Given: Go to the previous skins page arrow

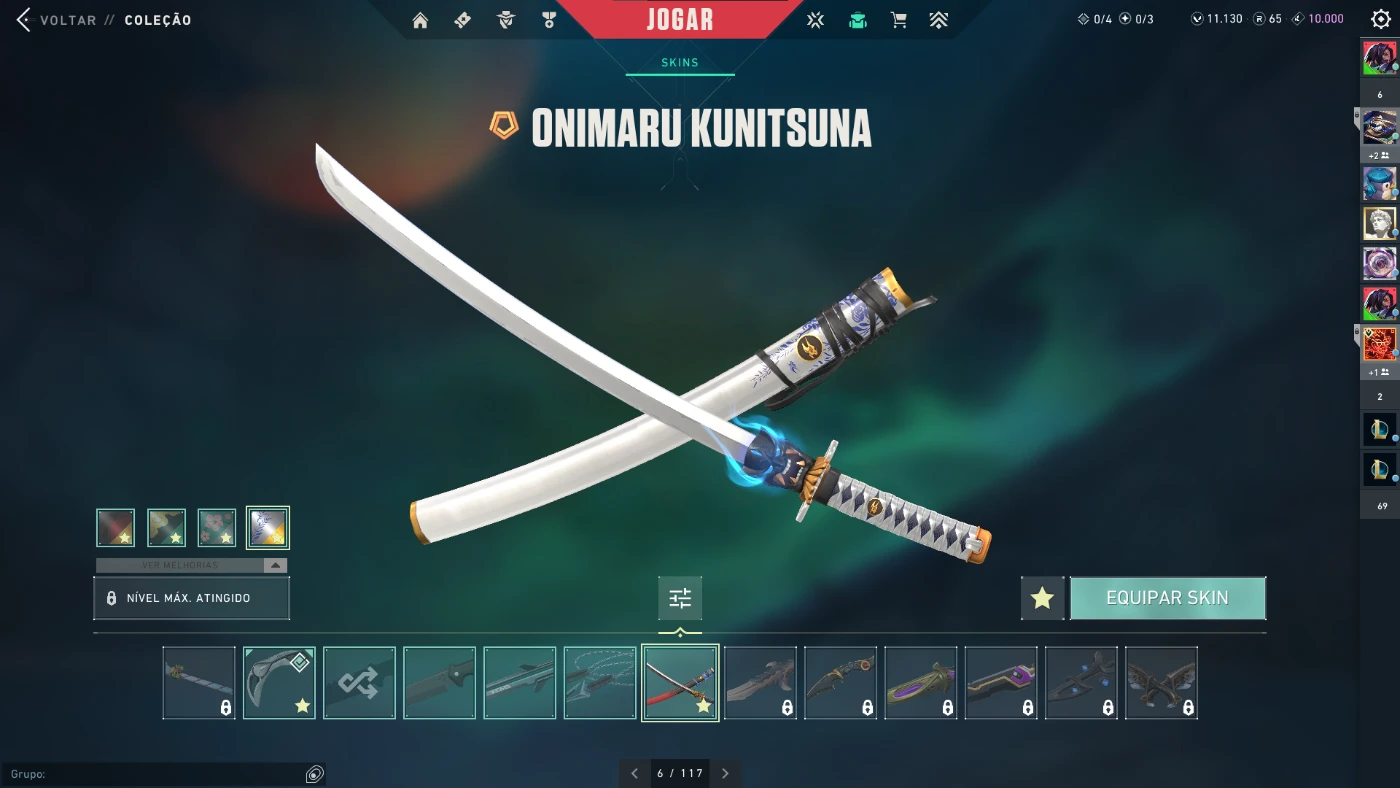Looking at the screenshot, I should point(634,773).
